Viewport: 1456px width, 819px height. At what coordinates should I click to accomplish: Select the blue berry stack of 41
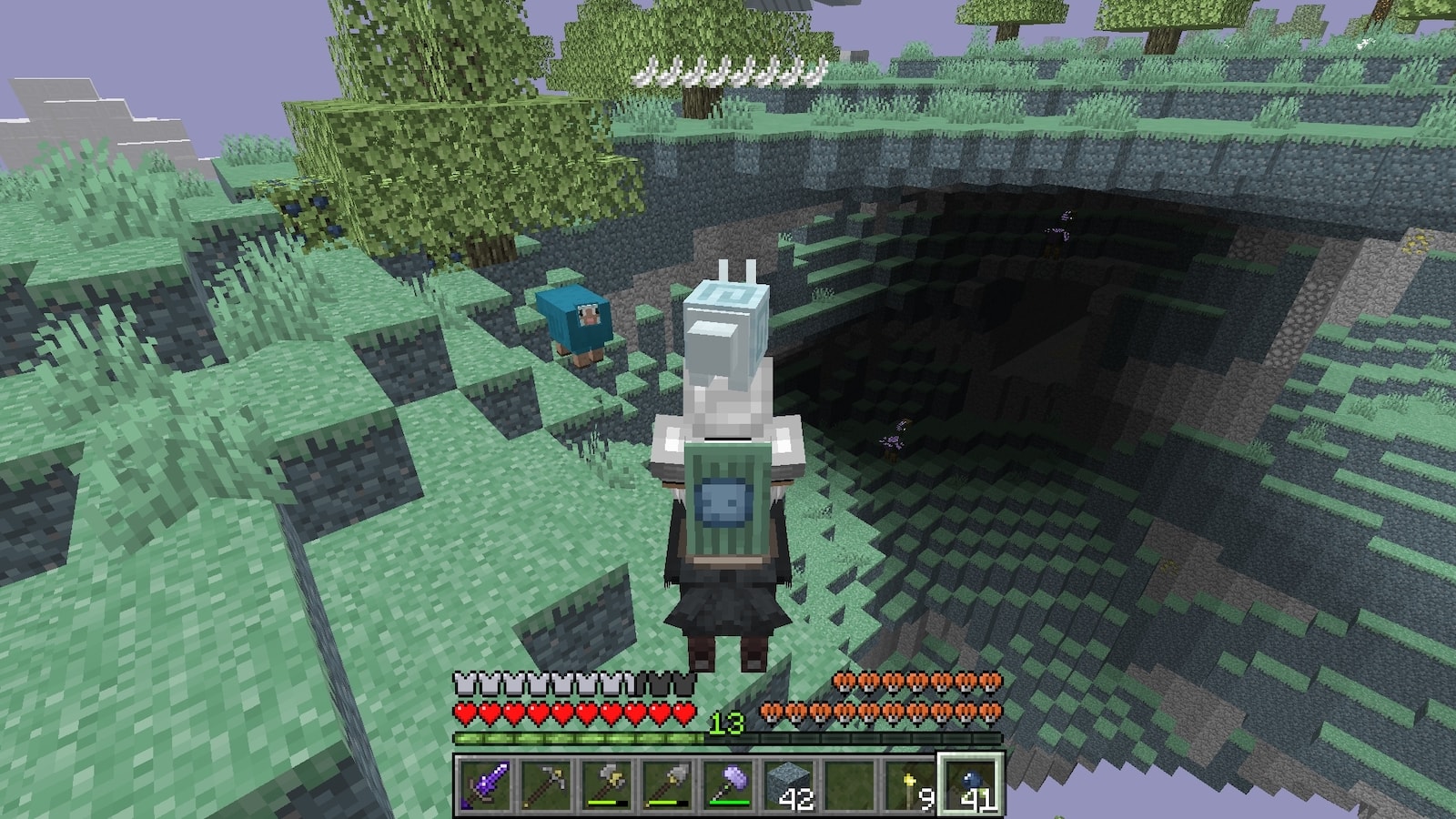[x=971, y=784]
